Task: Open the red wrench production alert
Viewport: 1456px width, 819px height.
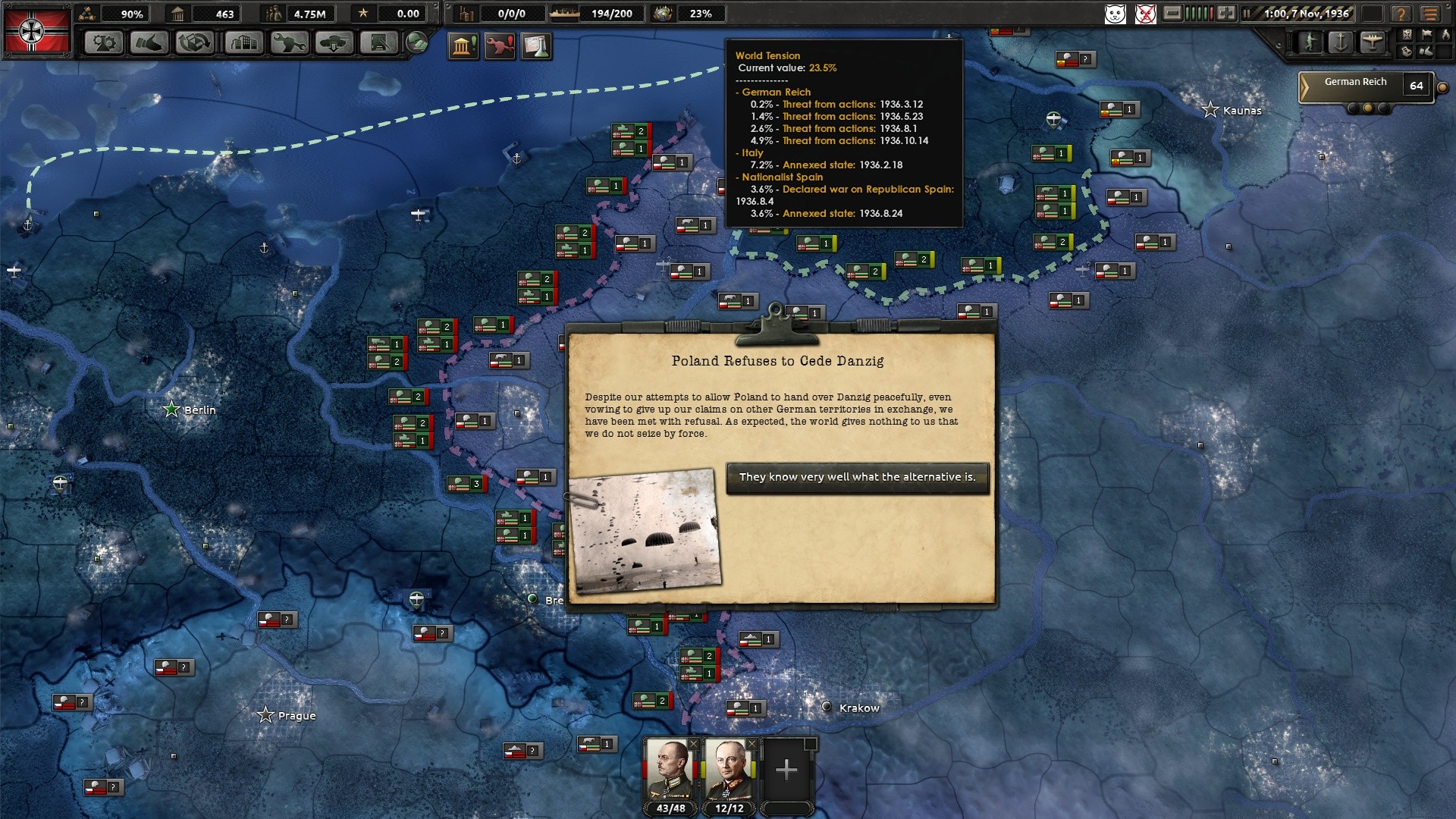Action: click(x=500, y=45)
